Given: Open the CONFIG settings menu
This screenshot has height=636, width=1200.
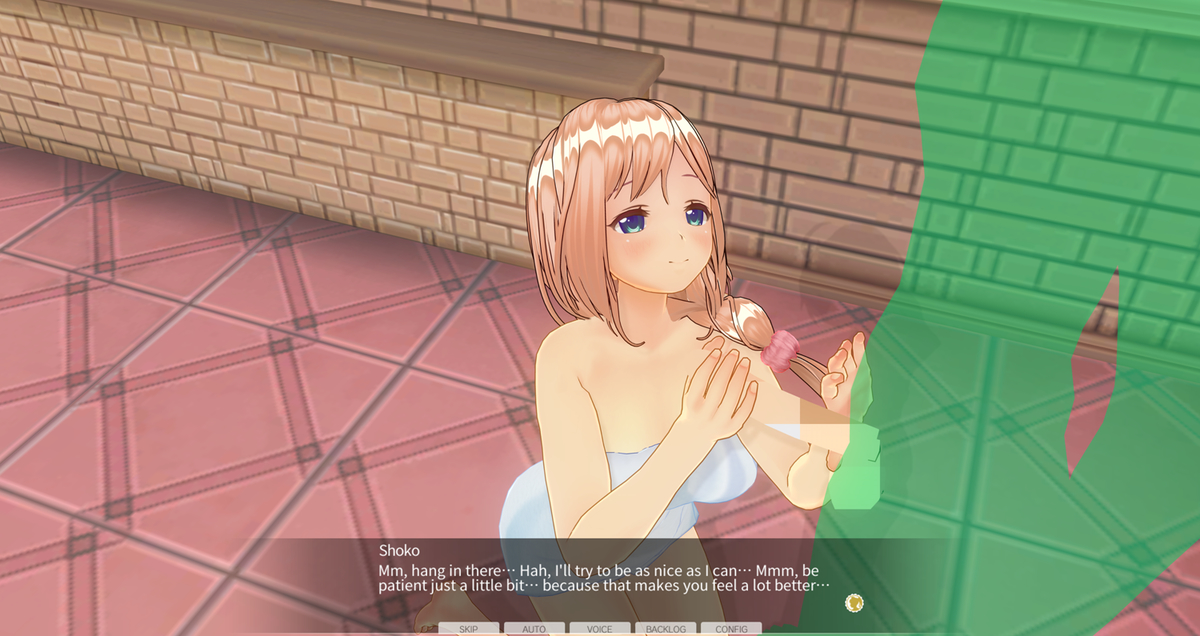Looking at the screenshot, I should [731, 629].
